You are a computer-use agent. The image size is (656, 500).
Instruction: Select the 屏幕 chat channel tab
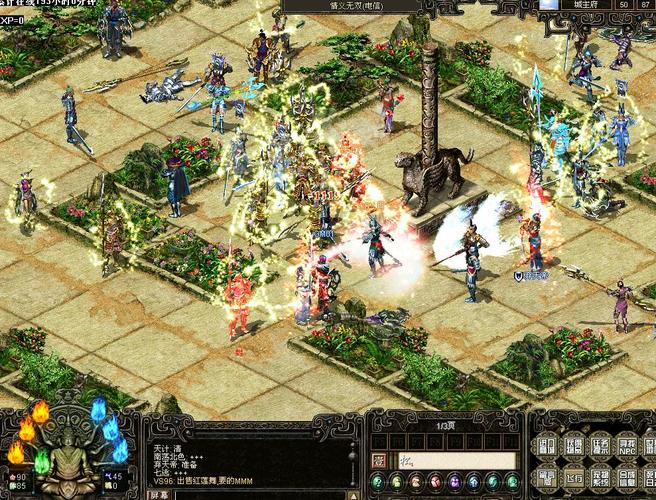(x=158, y=494)
